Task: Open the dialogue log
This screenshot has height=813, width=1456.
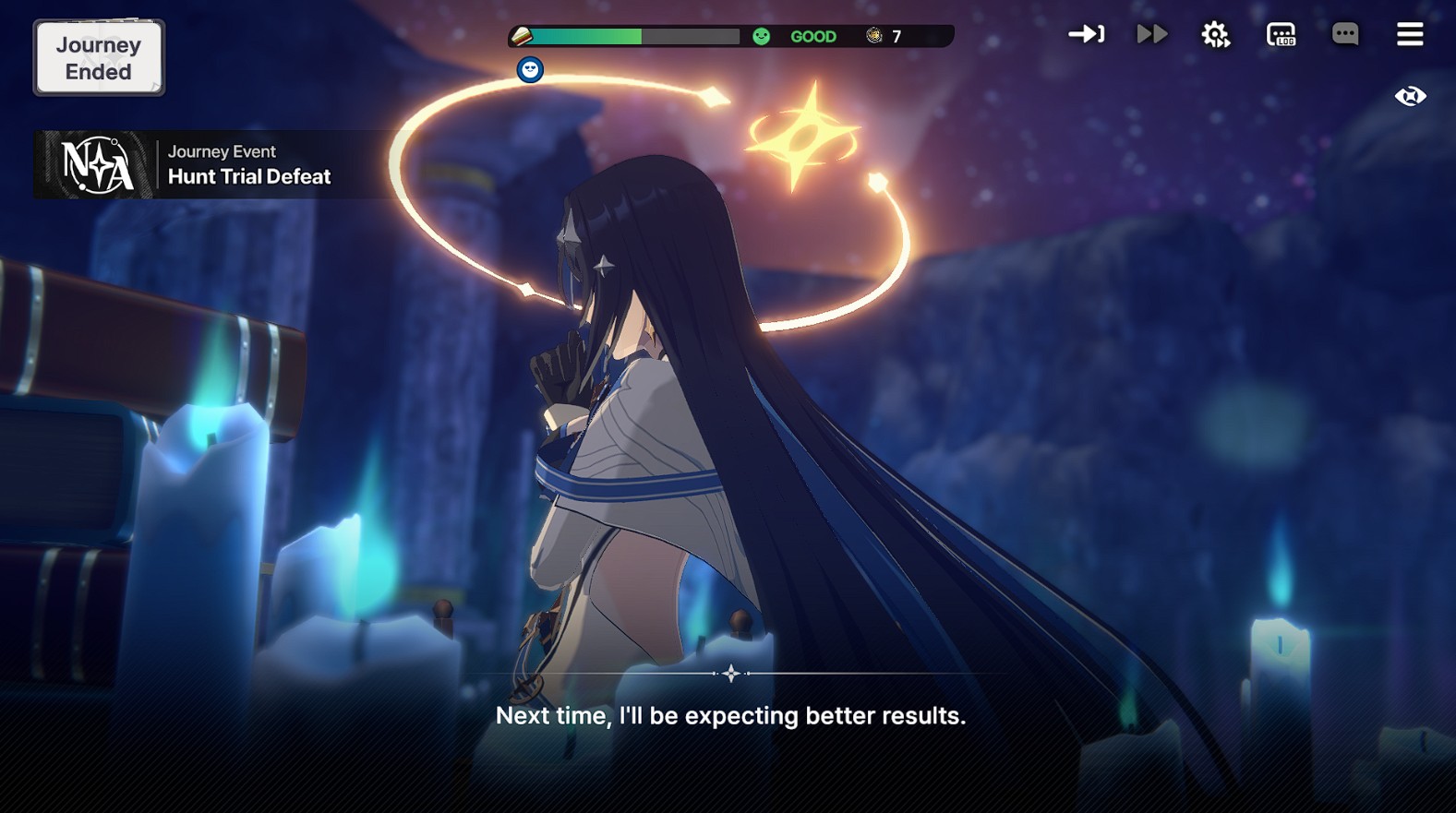Action: coord(1281,35)
